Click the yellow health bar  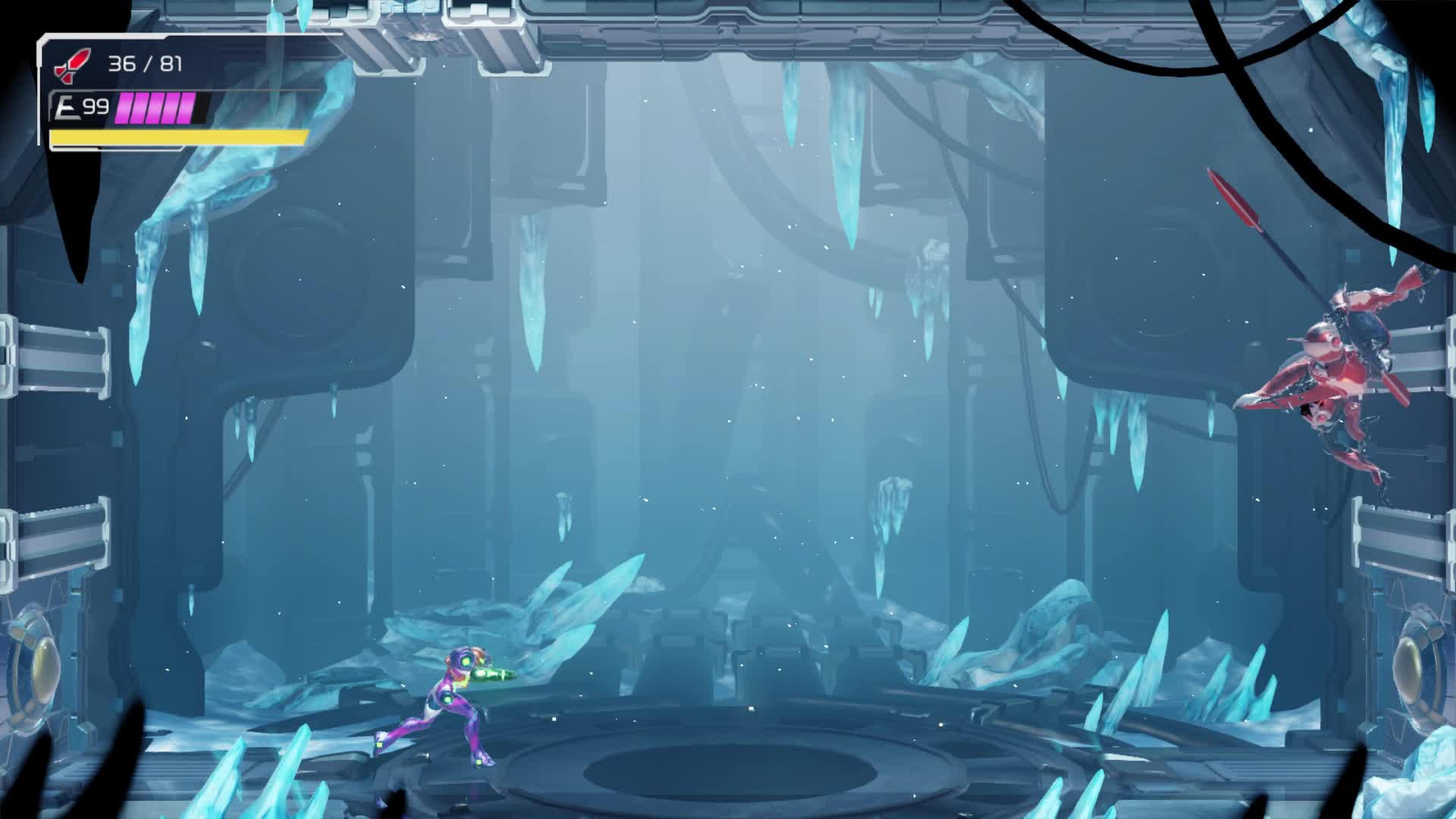174,136
